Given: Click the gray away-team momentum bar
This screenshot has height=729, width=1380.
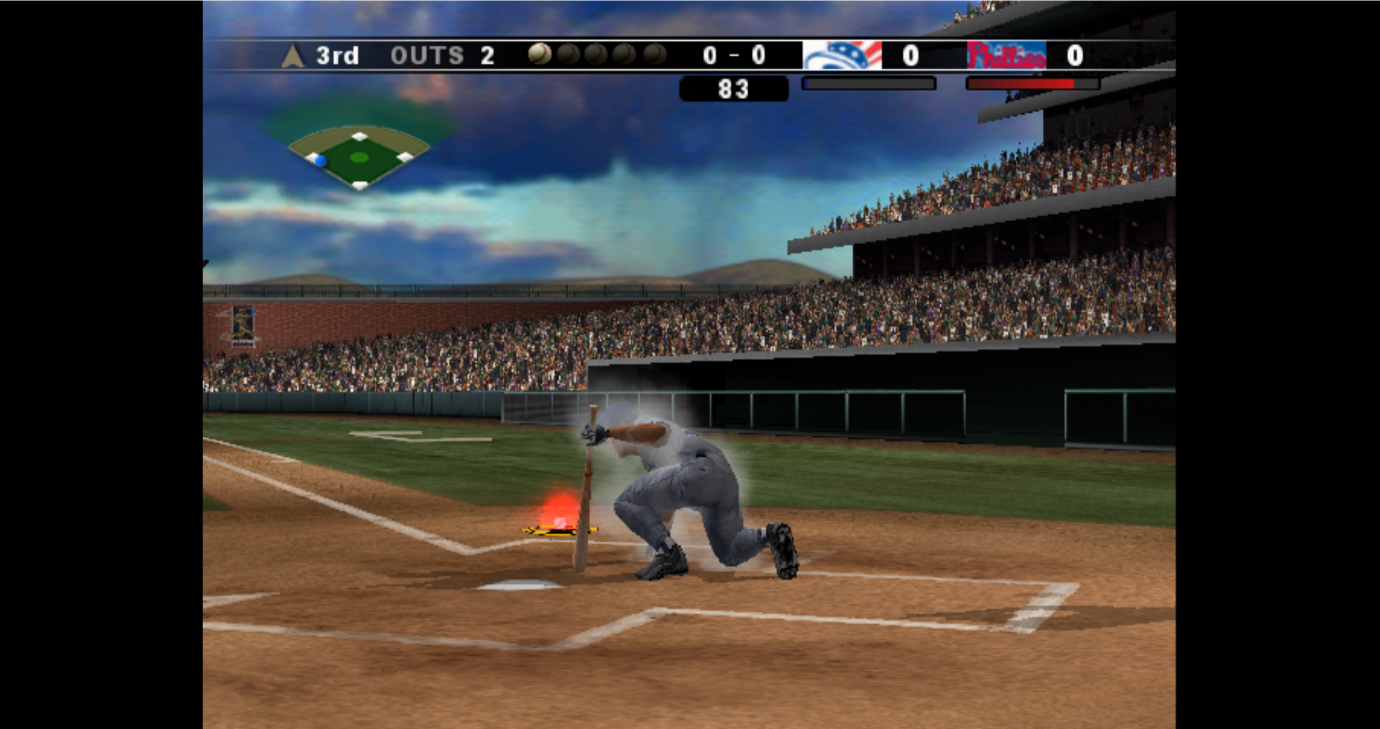Looking at the screenshot, I should (868, 83).
